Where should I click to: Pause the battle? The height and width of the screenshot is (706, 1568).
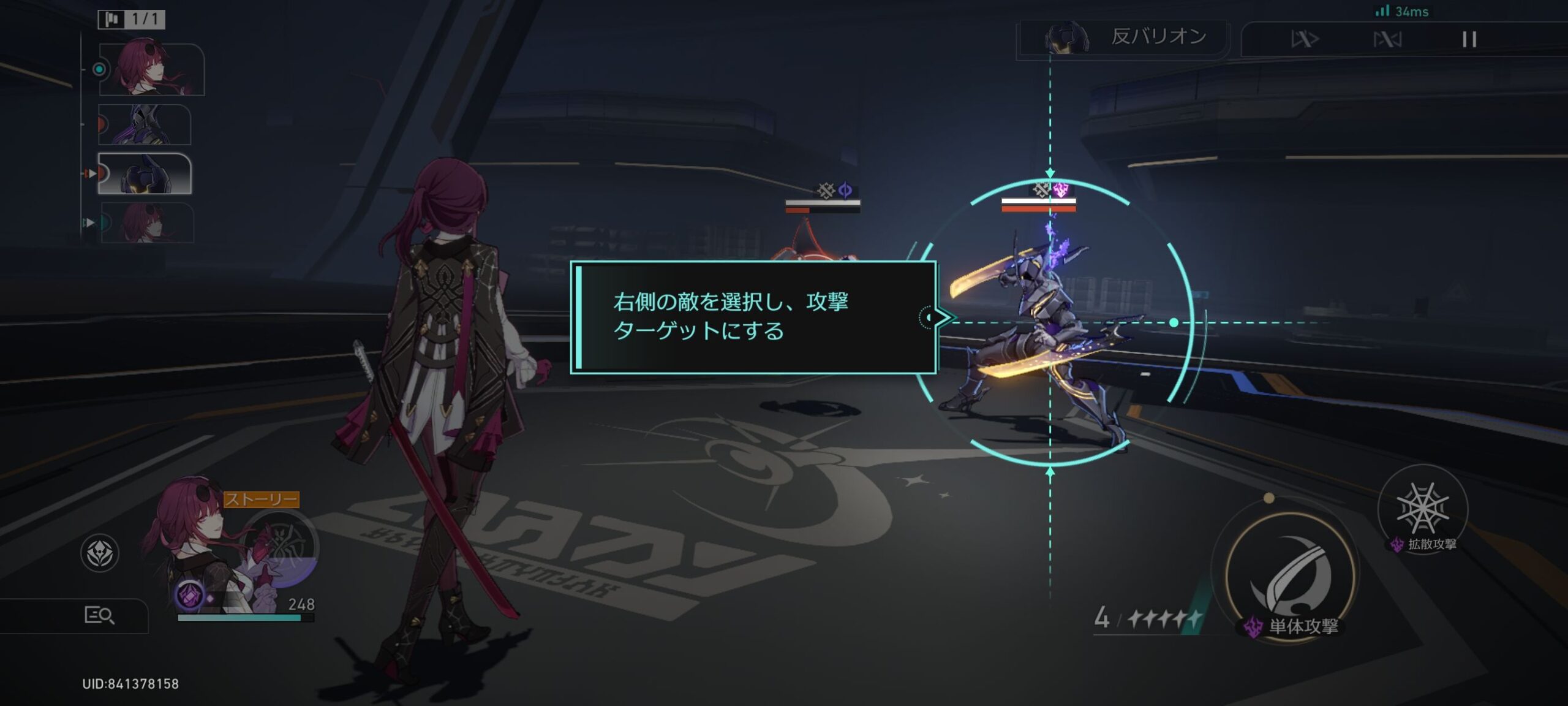pos(1469,40)
